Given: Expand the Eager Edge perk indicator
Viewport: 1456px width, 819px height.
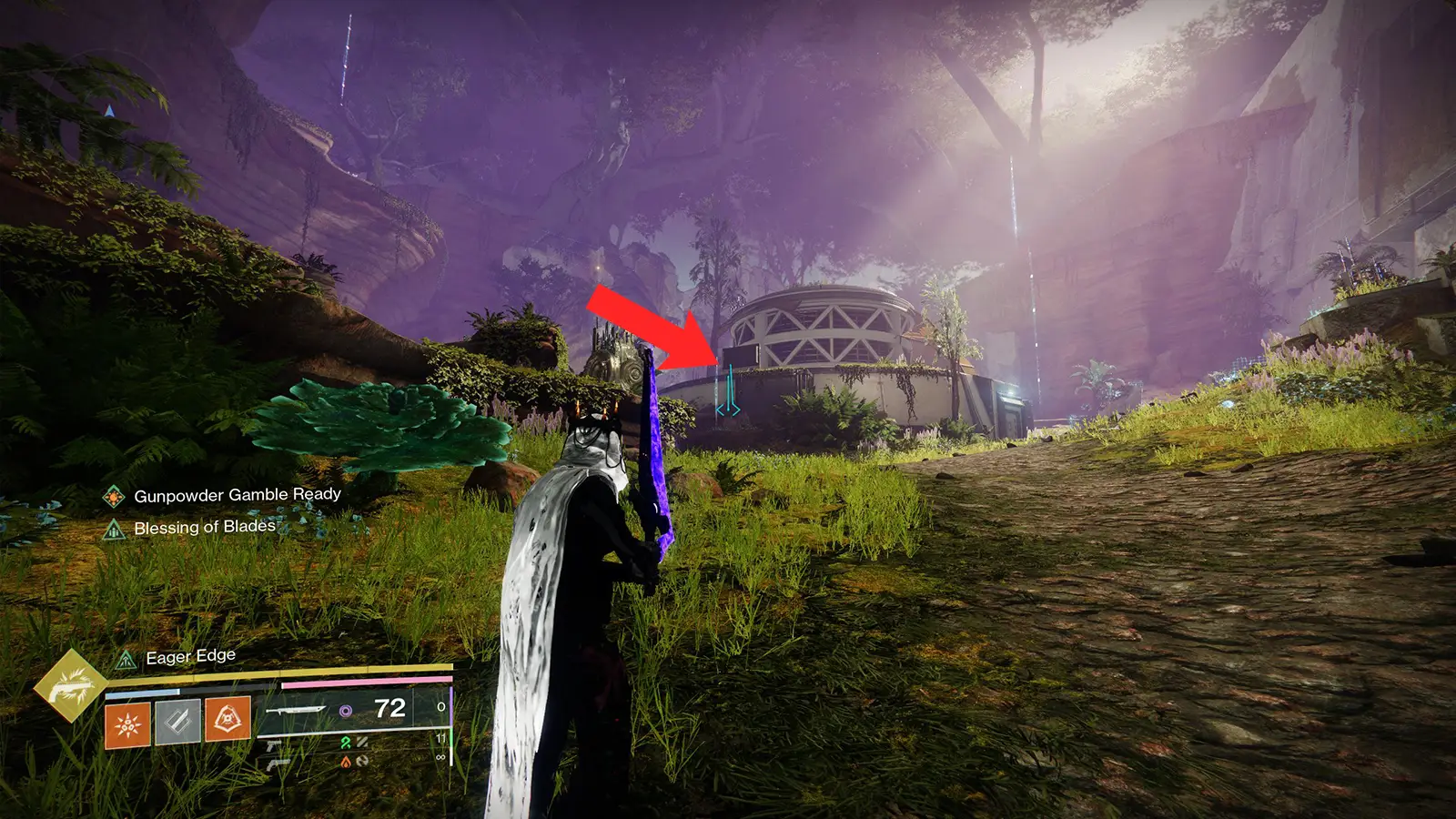Looking at the screenshot, I should 126,660.
